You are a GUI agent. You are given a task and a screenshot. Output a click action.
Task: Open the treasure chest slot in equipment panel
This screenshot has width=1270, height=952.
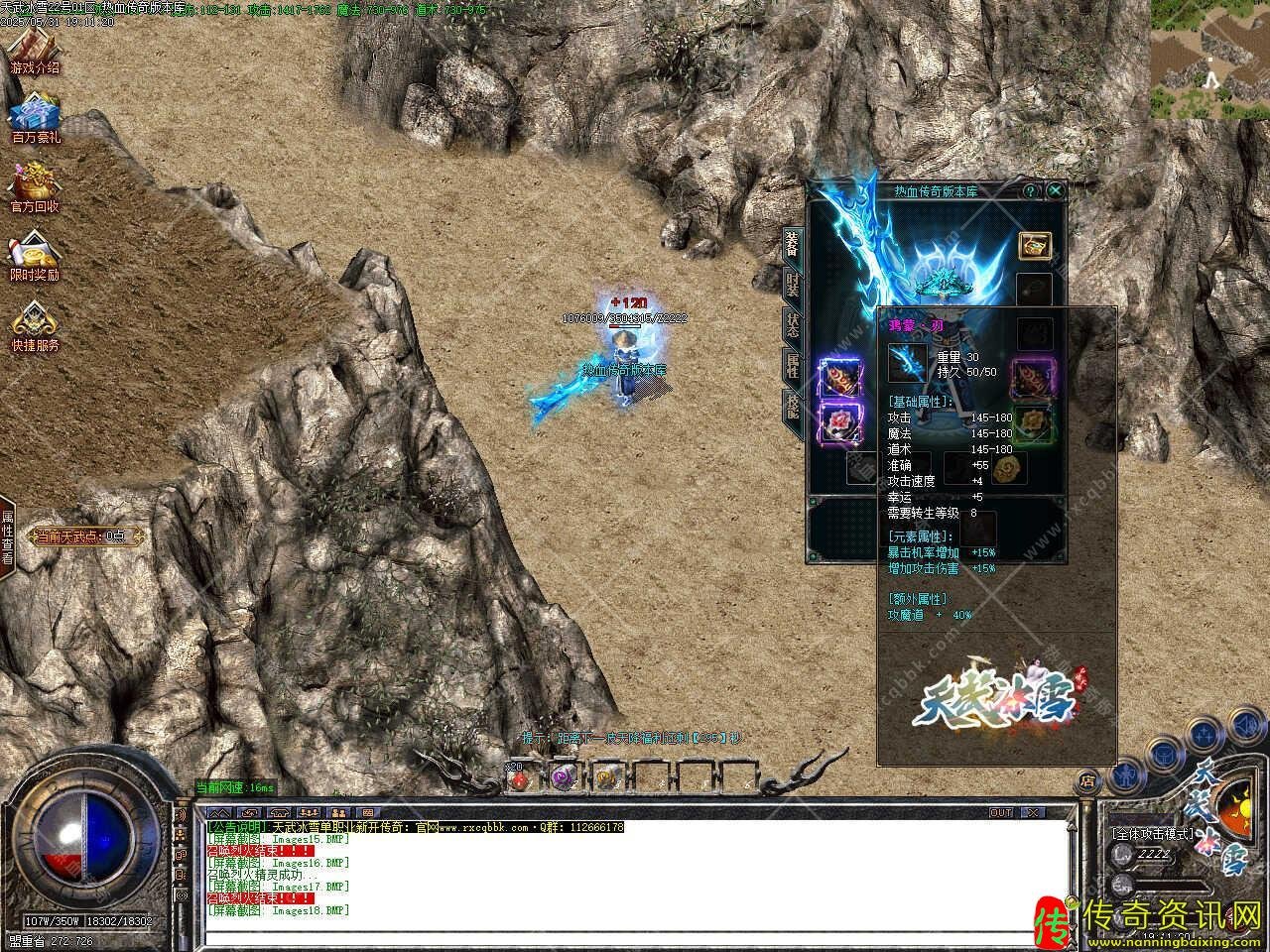point(1035,247)
